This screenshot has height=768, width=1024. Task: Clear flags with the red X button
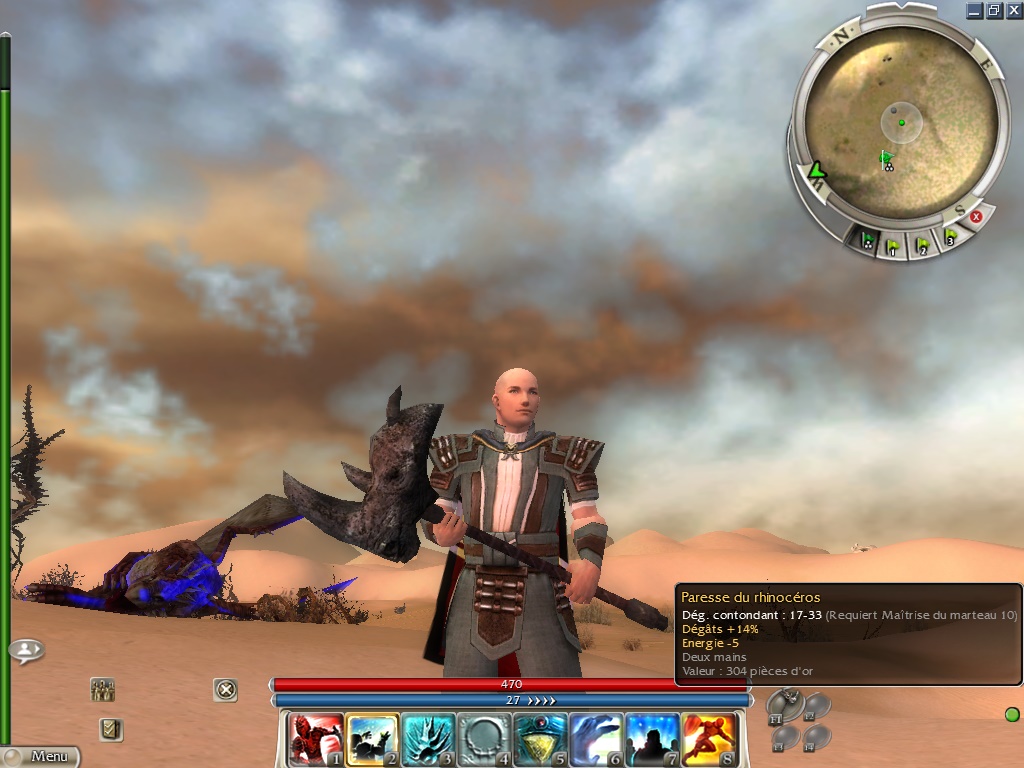[x=977, y=216]
